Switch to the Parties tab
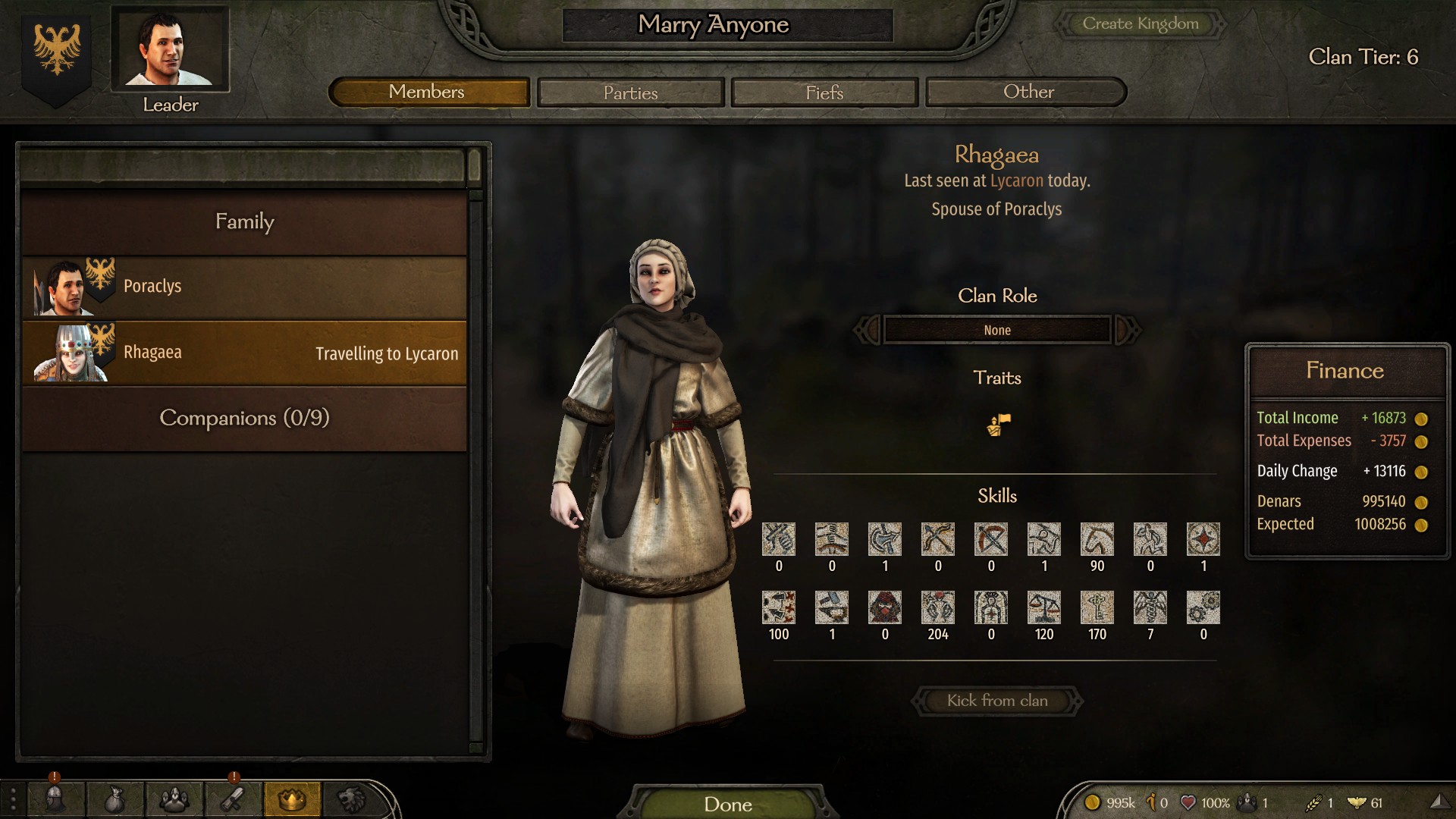1456x819 pixels. [630, 93]
